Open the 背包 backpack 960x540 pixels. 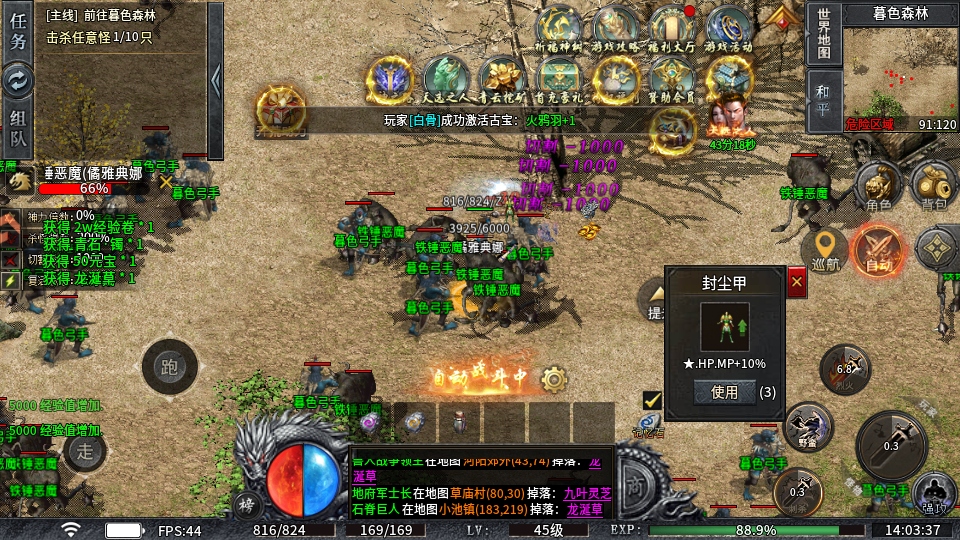point(933,186)
